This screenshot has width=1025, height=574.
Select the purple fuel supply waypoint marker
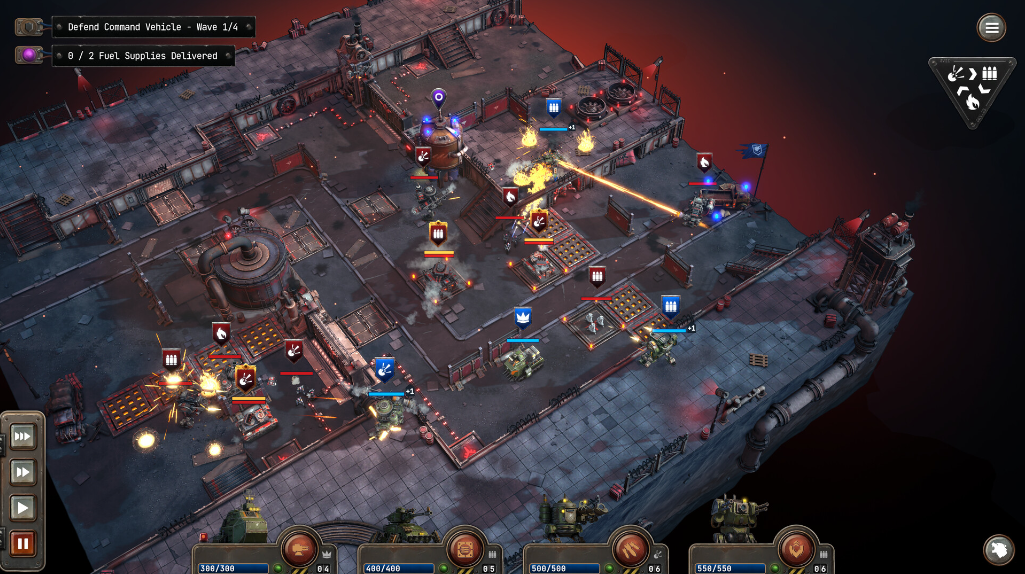point(438,98)
